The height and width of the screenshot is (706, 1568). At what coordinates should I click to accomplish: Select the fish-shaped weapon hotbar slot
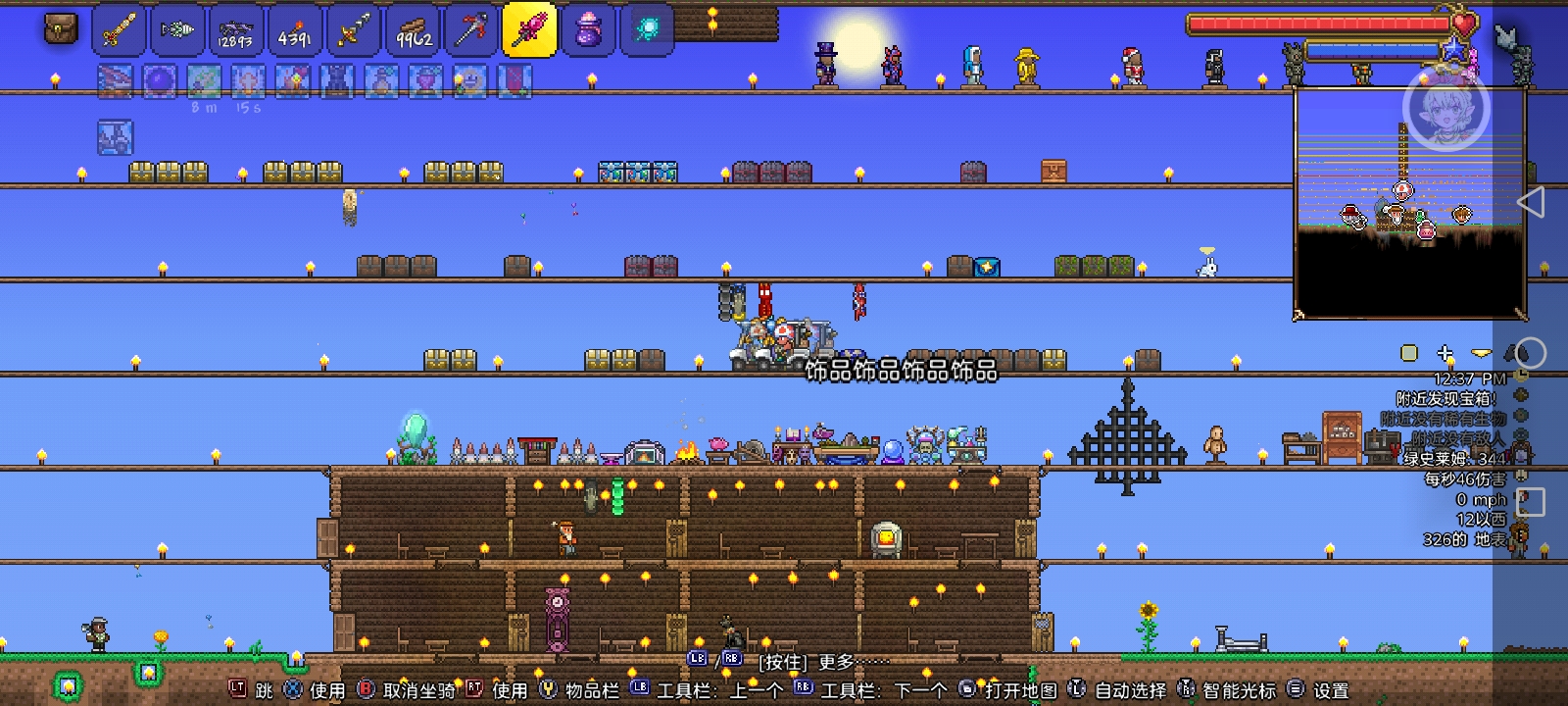point(177,30)
